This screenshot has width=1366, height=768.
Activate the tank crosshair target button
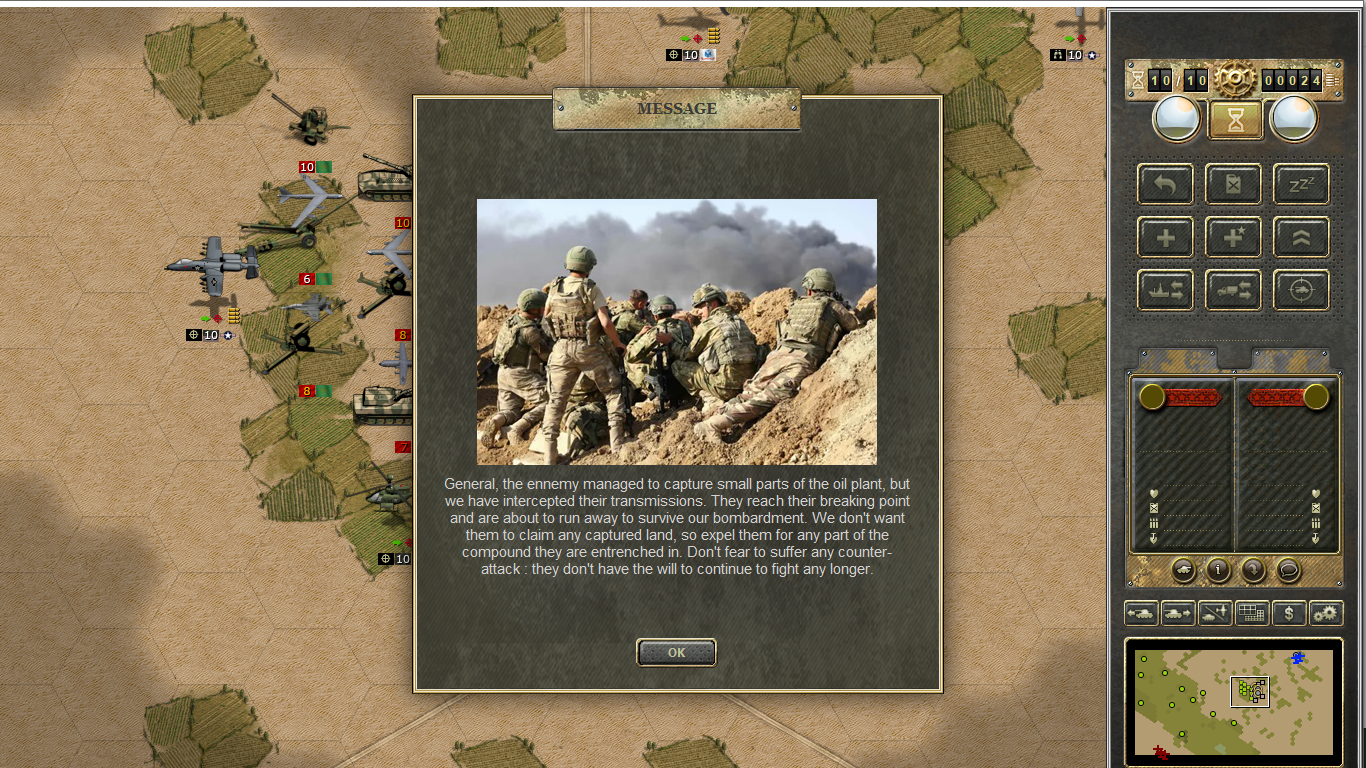1301,290
